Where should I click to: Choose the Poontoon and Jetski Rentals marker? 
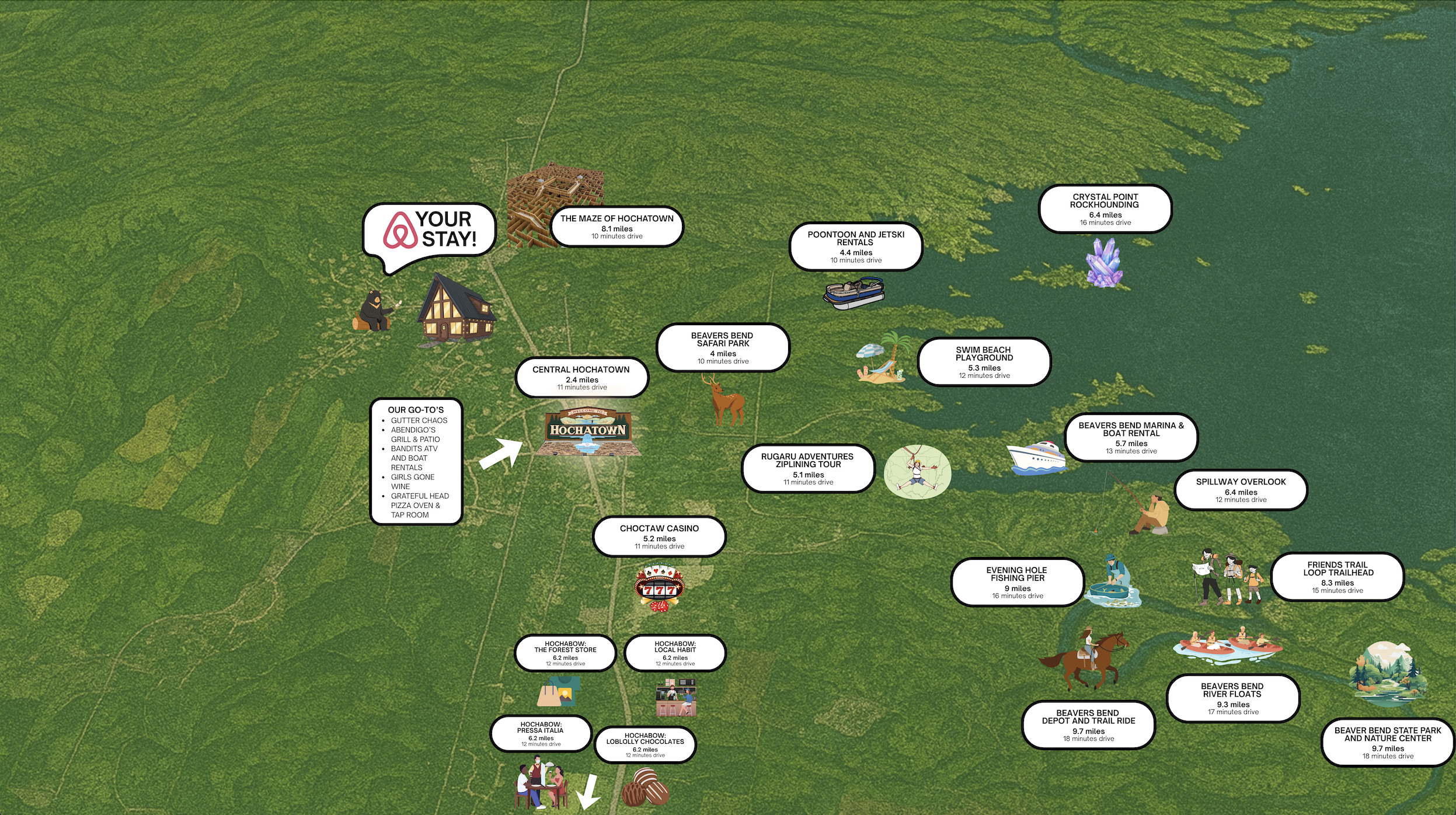click(855, 247)
